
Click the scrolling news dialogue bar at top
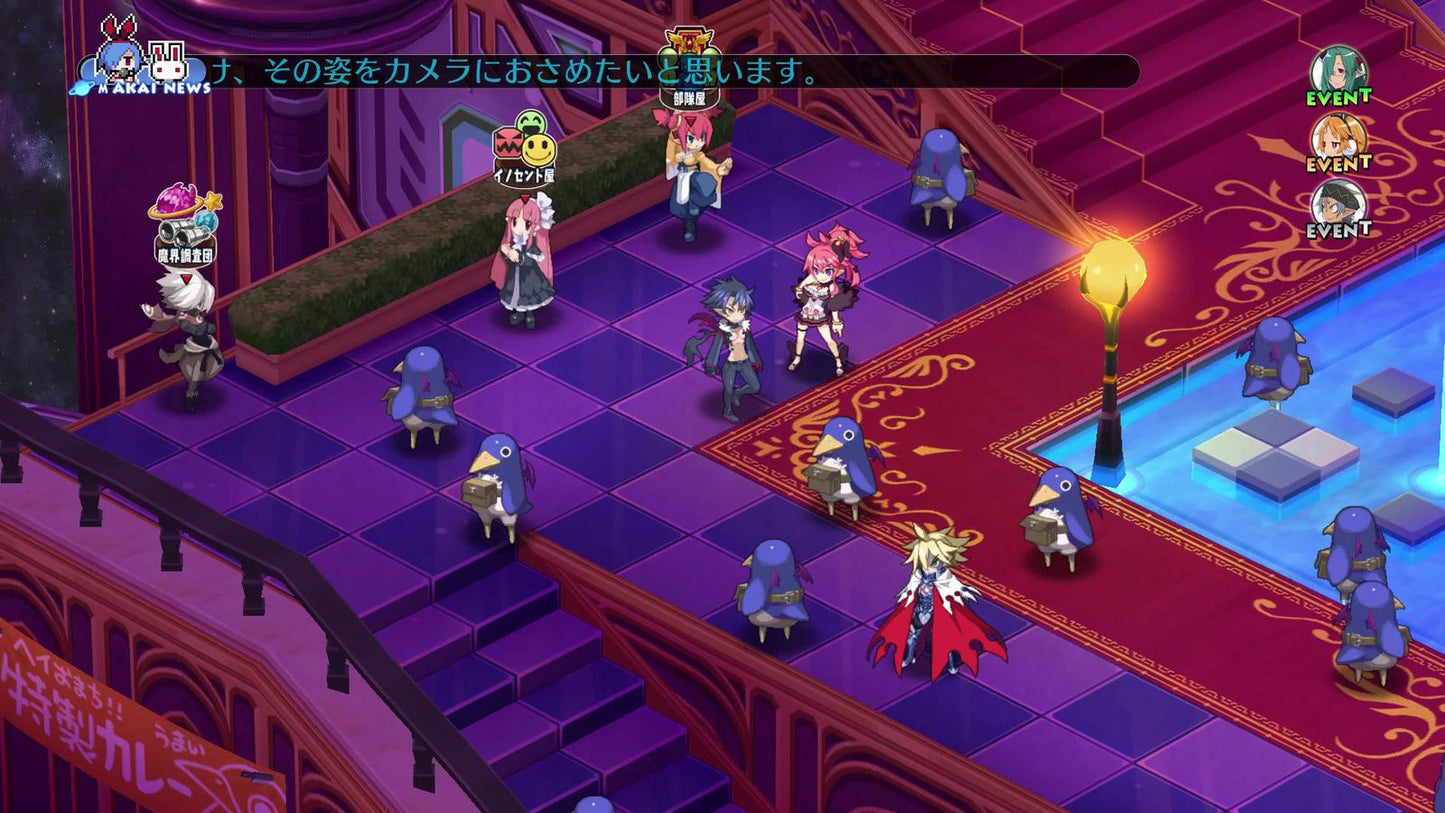pyautogui.click(x=600, y=70)
